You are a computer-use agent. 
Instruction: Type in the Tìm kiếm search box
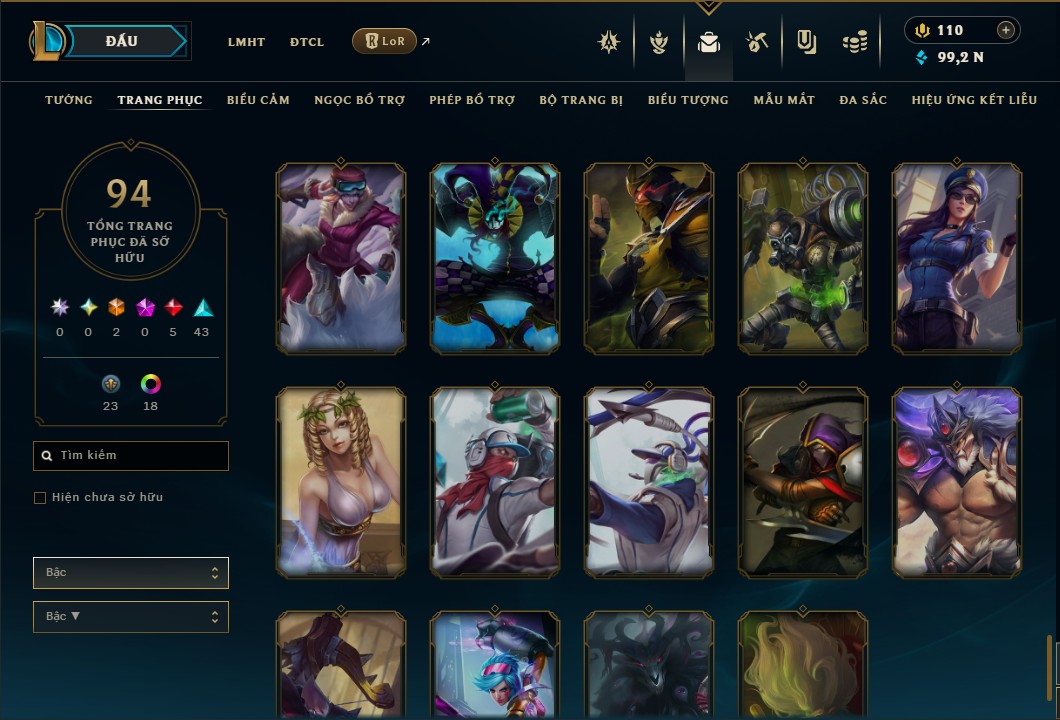pos(140,456)
